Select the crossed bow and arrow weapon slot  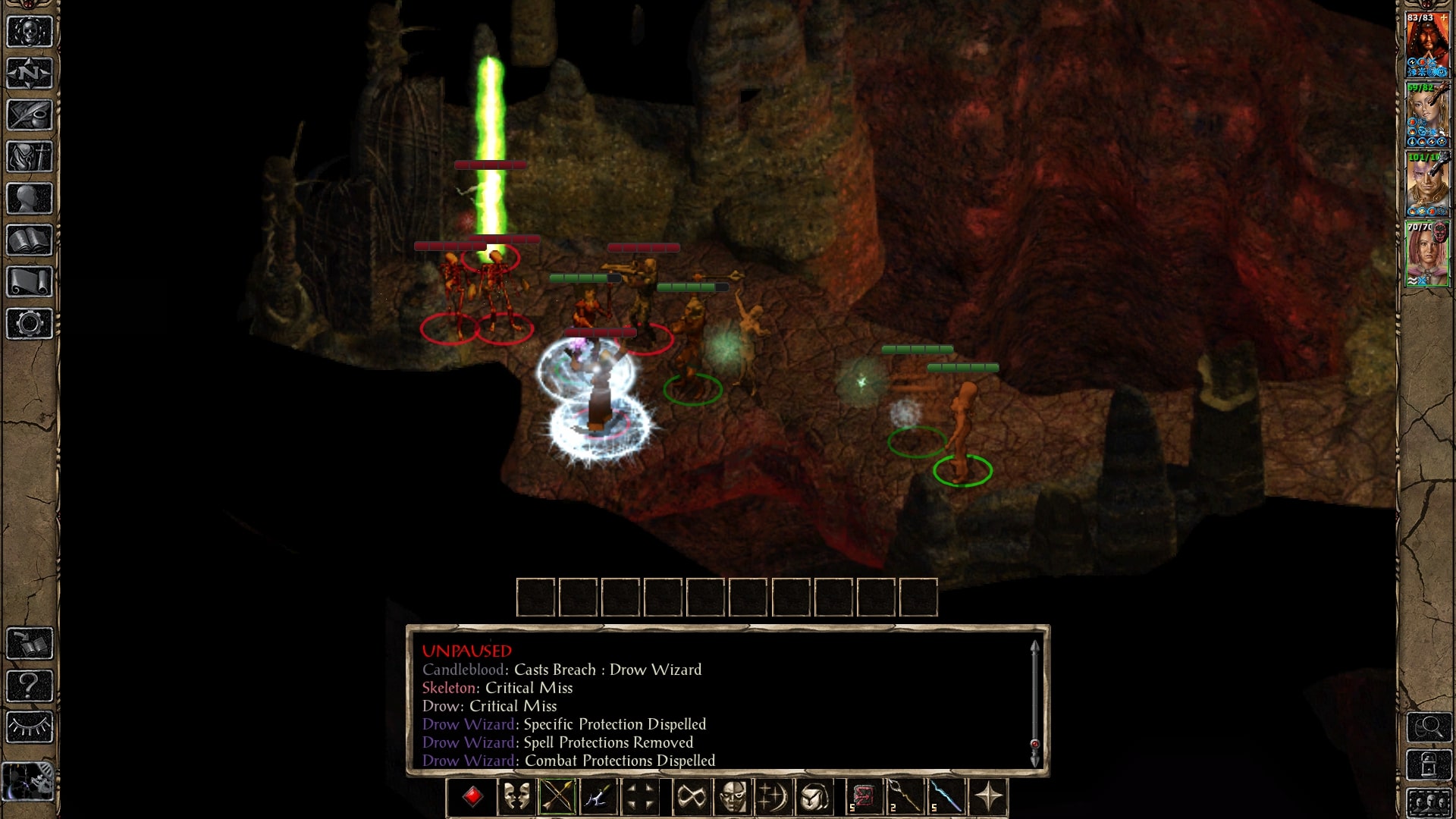557,797
